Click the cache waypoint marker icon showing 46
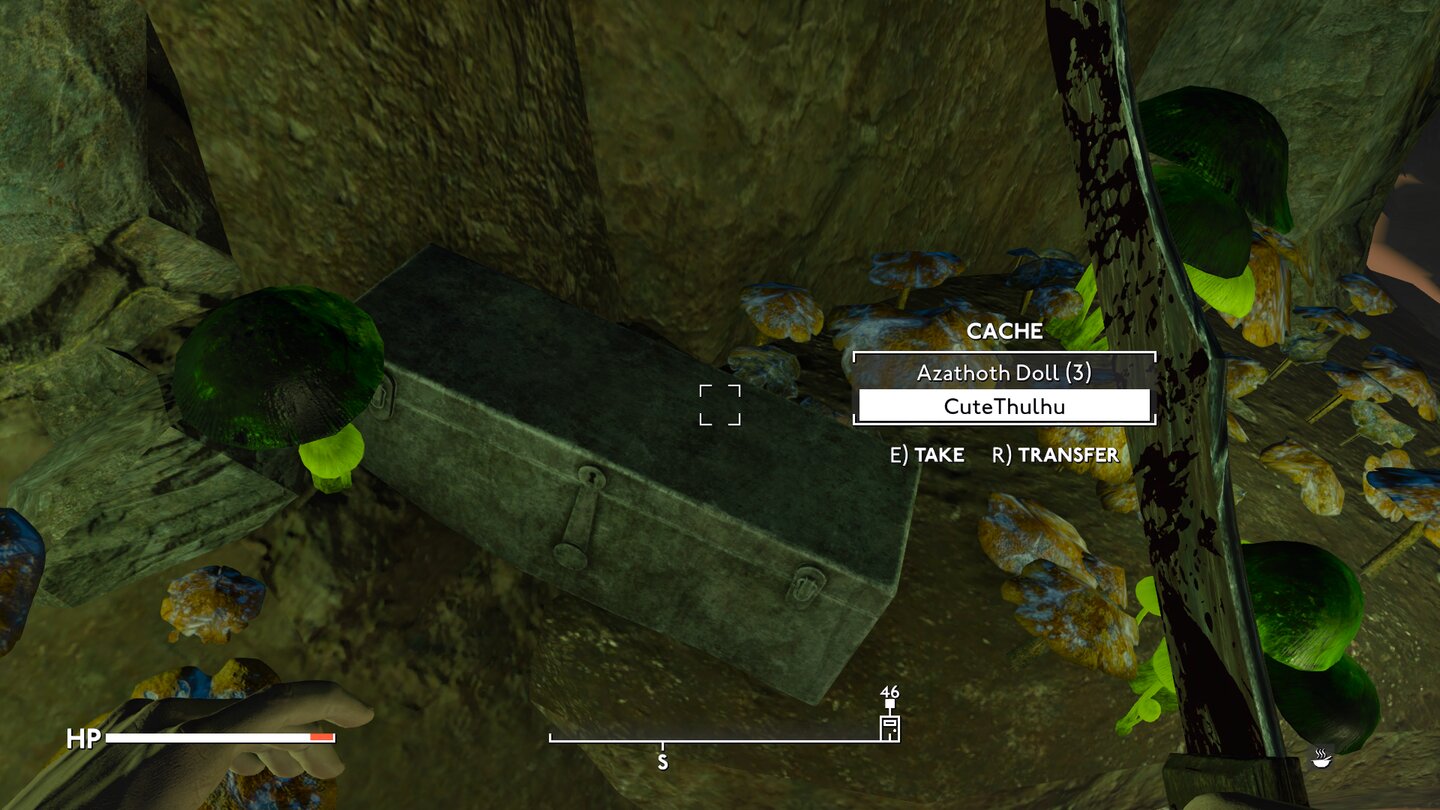 (888, 728)
